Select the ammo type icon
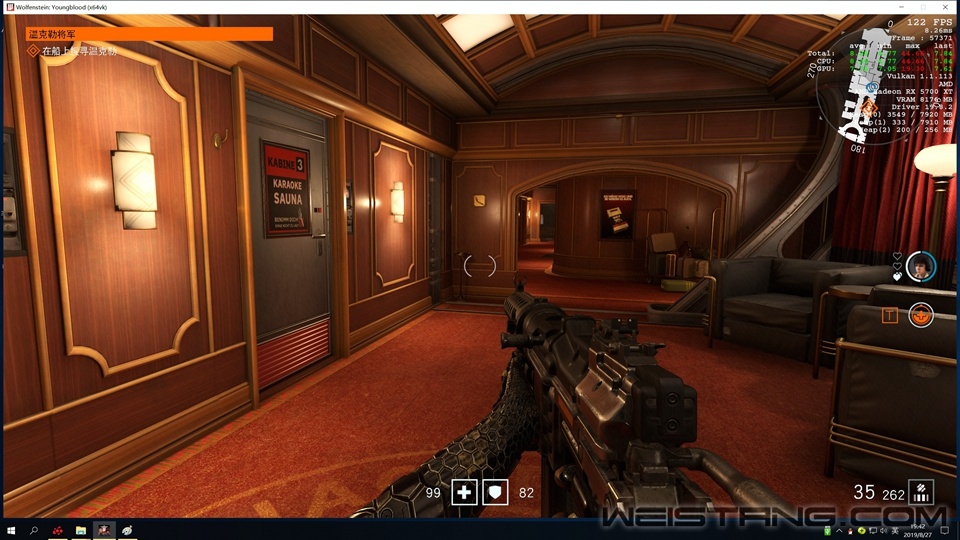Screen dimensions: 960x540 pos(921,492)
